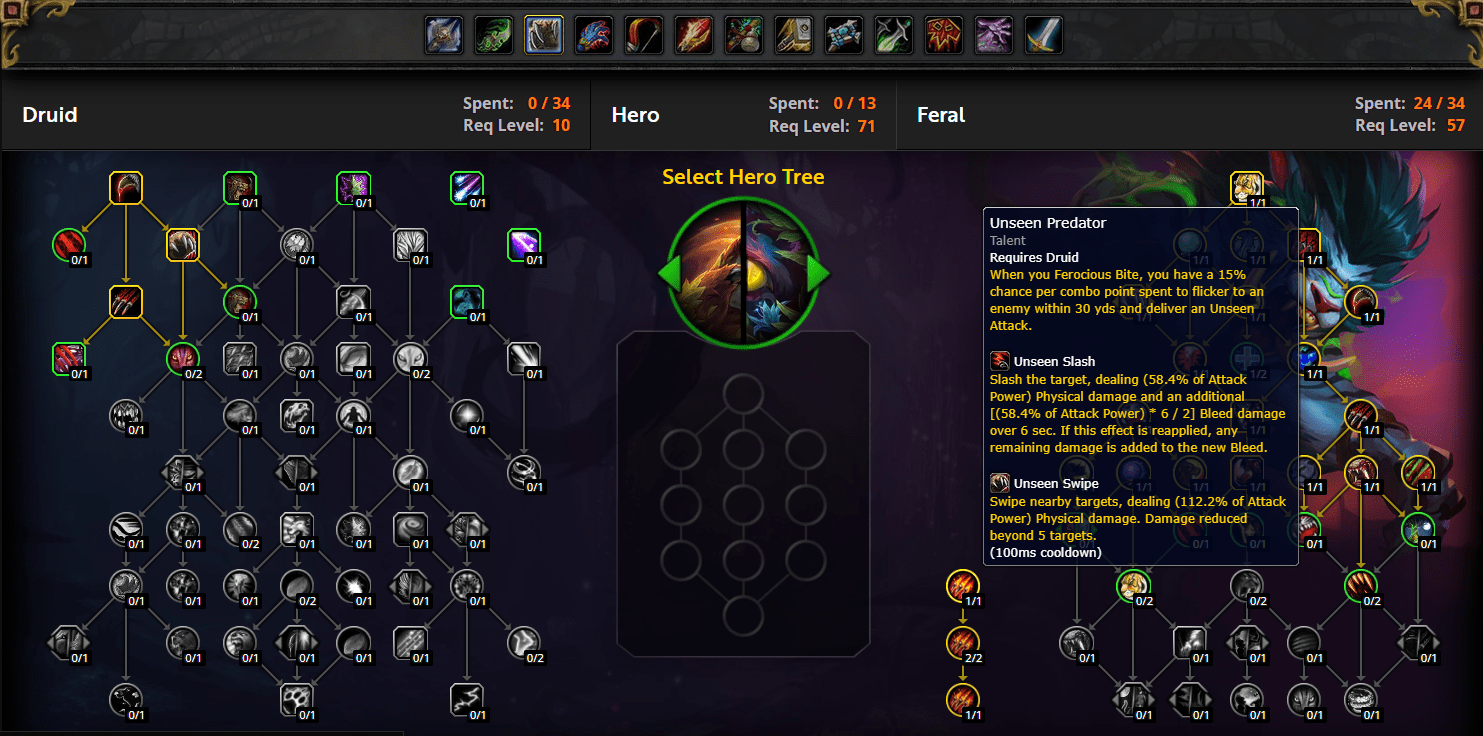
Task: Select the Rogue class icon
Action: (x=893, y=34)
